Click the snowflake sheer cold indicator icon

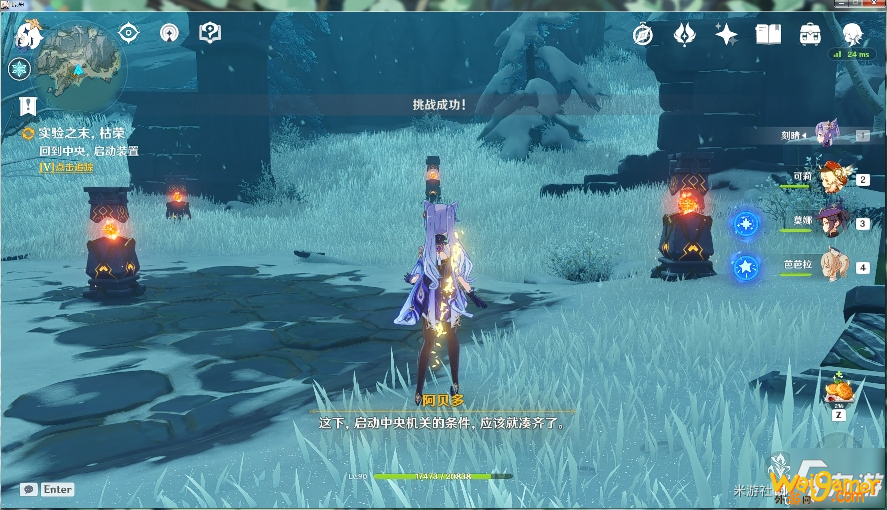(18, 69)
